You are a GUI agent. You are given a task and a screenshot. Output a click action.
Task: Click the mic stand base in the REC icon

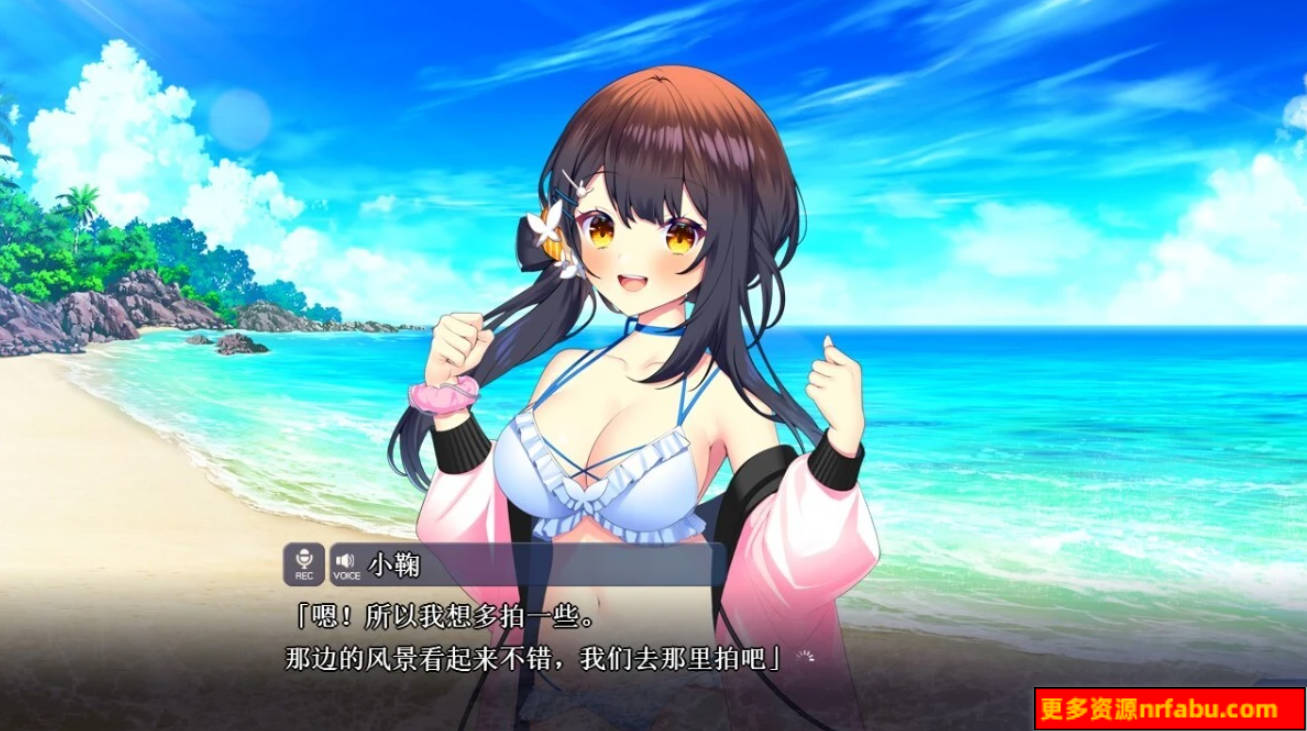pyautogui.click(x=305, y=567)
